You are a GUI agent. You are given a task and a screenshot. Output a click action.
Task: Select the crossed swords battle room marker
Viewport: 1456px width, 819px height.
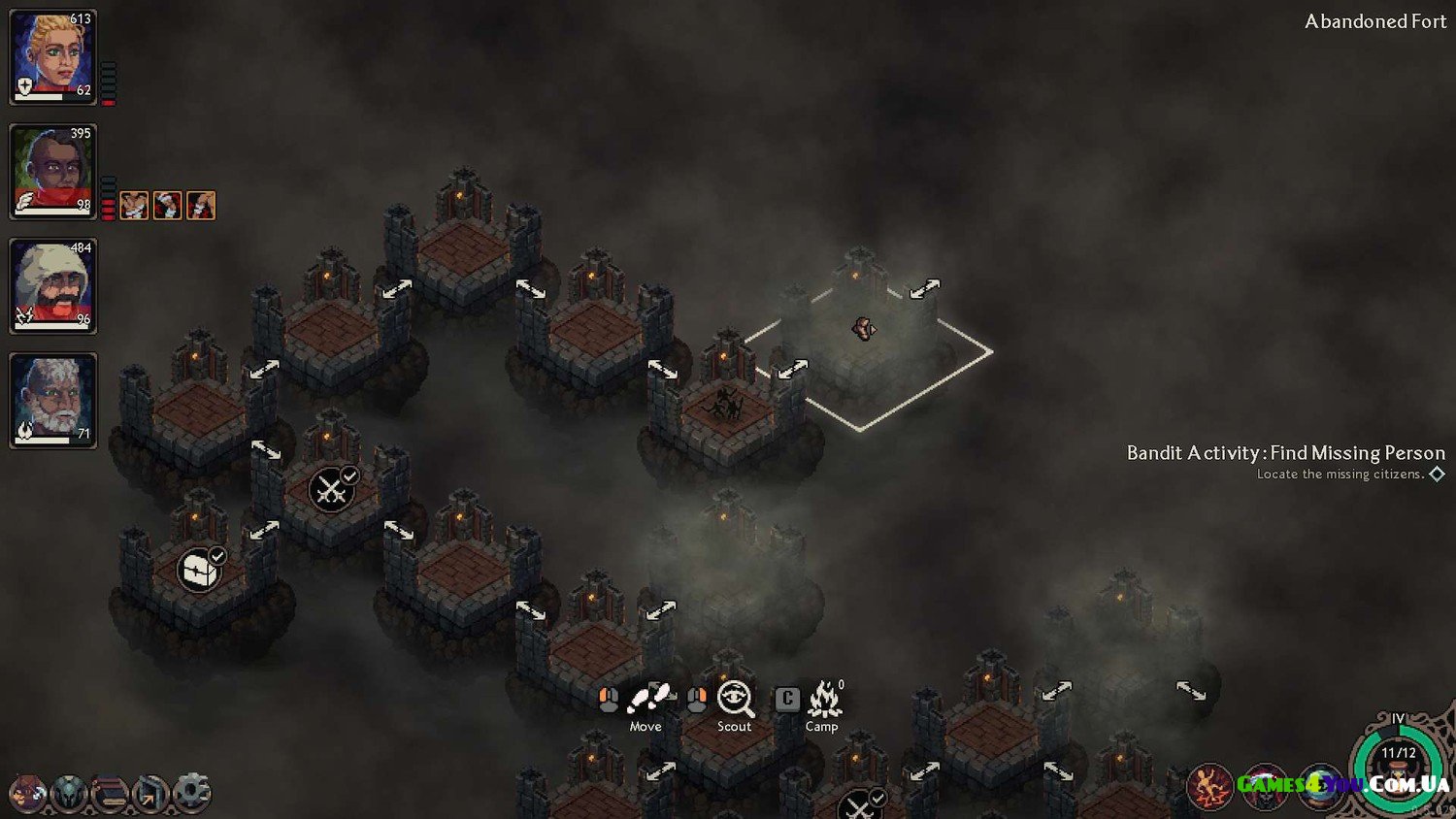[x=331, y=489]
